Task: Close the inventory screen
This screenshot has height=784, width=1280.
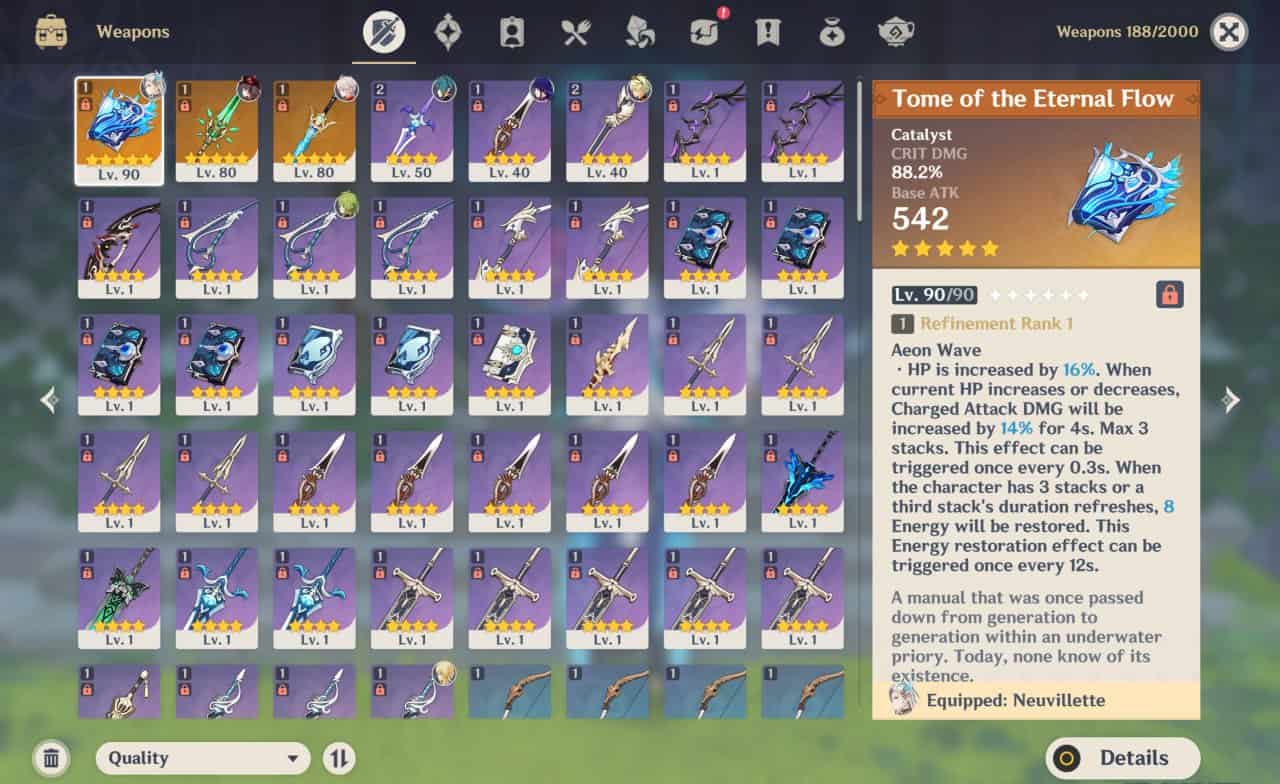Action: 1229,32
